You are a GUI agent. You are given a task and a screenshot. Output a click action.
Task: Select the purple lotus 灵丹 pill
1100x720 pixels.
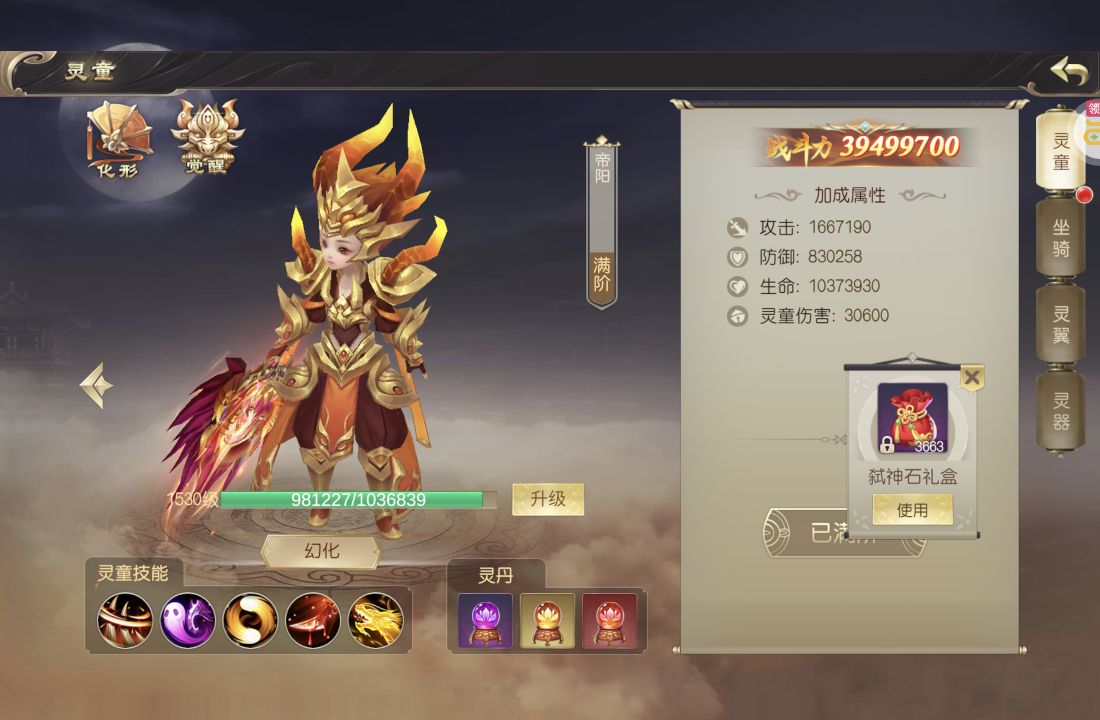485,621
